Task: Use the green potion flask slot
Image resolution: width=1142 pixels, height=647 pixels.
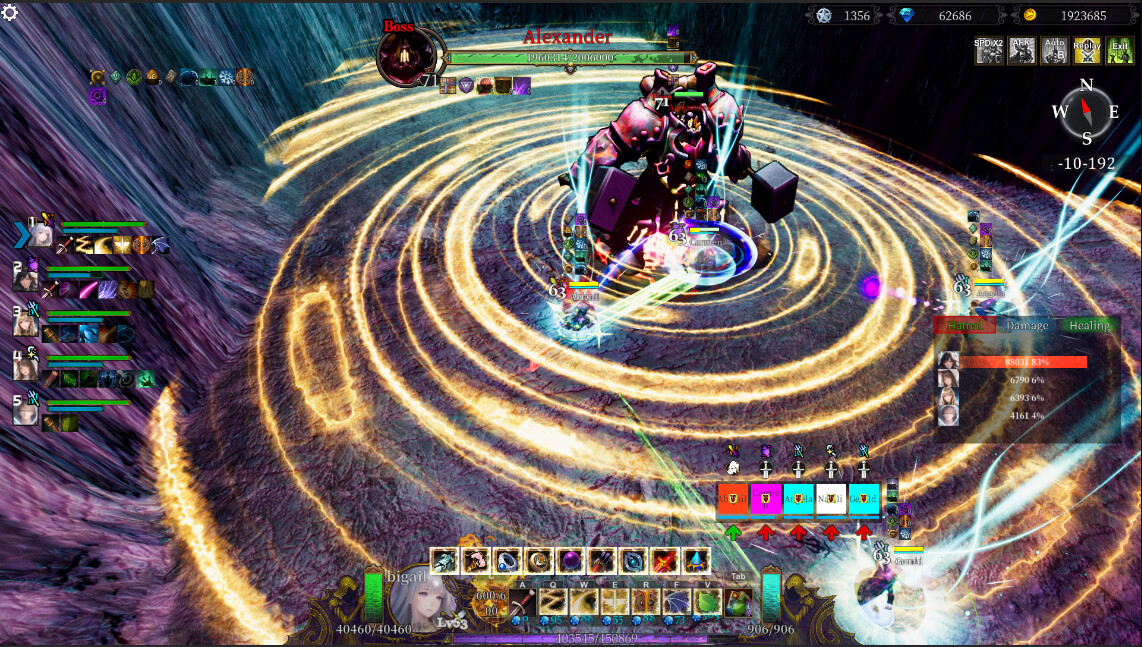Action: [739, 602]
